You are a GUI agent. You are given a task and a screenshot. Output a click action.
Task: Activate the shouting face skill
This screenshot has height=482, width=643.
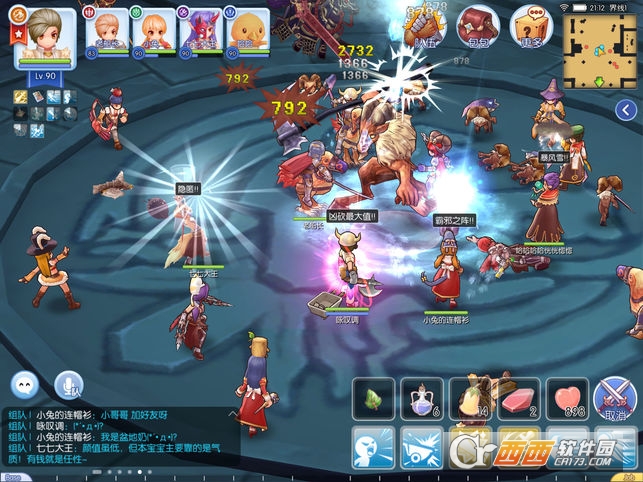372,448
